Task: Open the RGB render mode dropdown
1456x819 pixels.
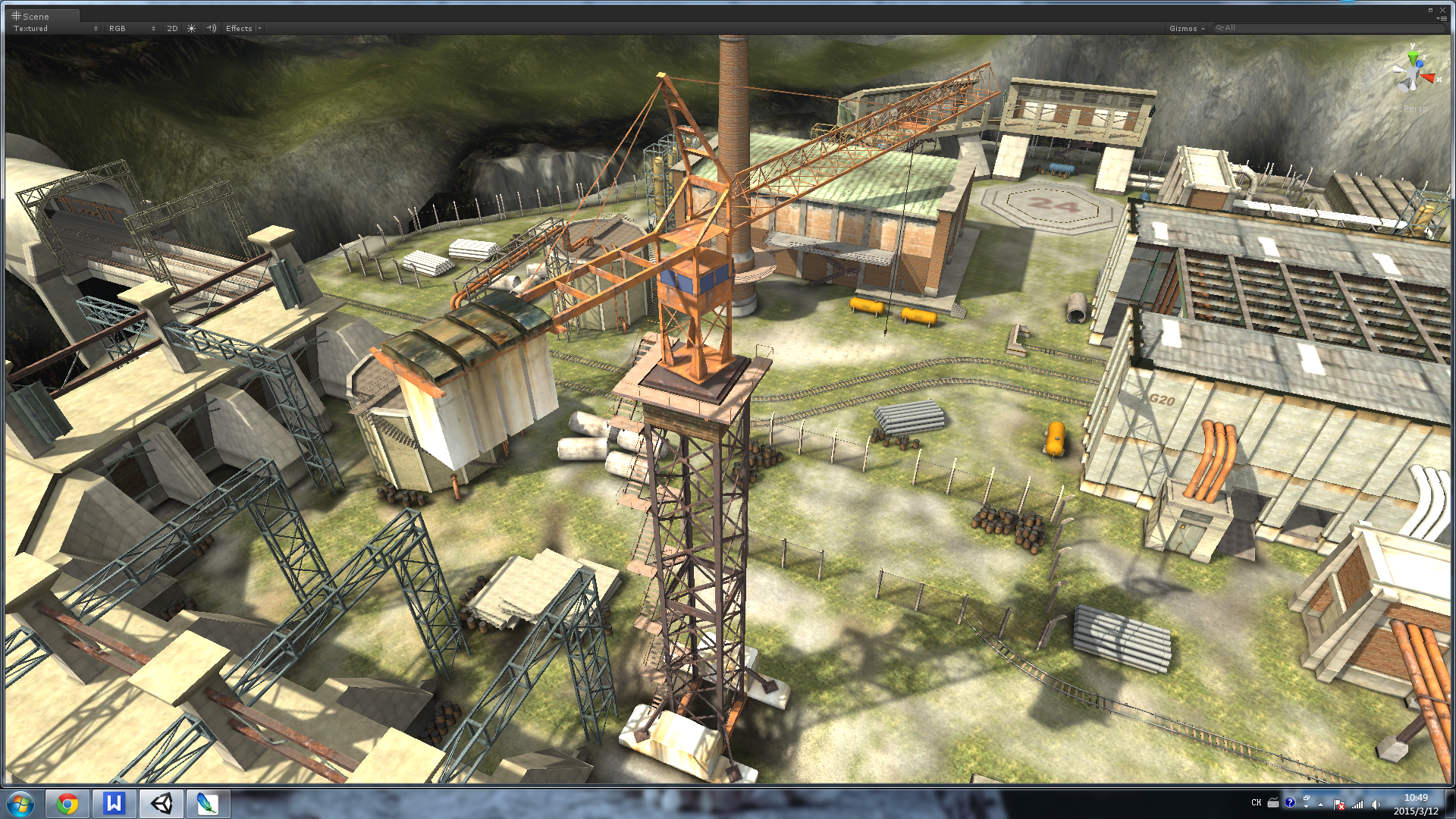Action: (132, 28)
